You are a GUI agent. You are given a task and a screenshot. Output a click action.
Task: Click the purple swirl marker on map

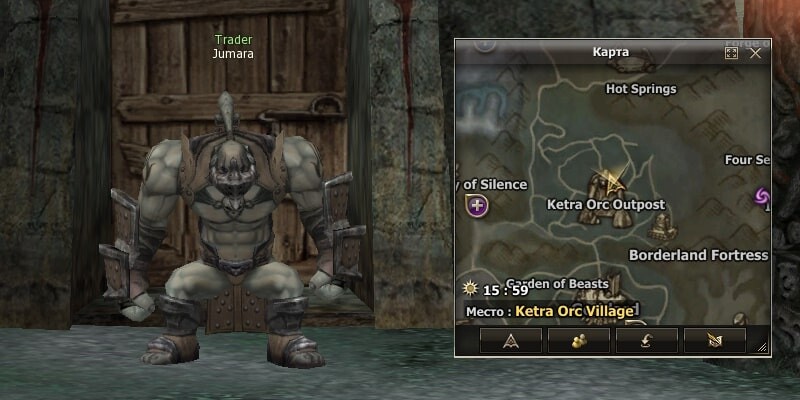coord(762,196)
